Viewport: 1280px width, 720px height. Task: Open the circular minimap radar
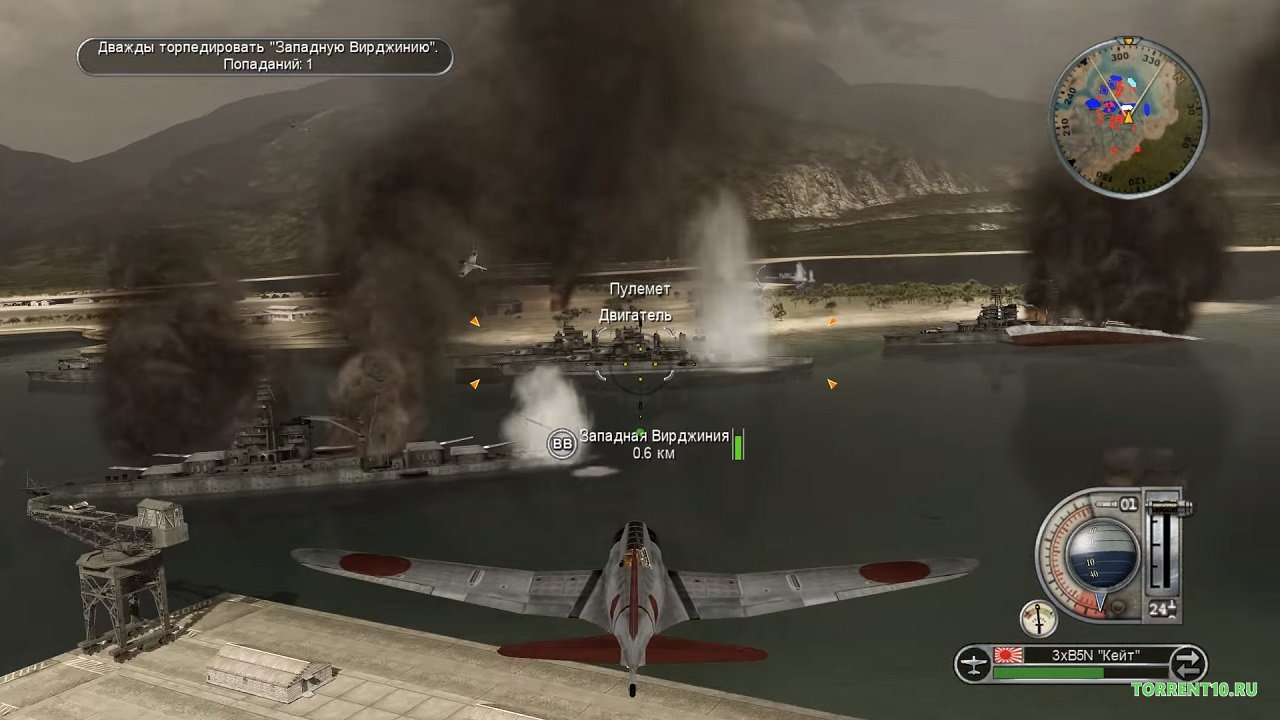(1128, 117)
